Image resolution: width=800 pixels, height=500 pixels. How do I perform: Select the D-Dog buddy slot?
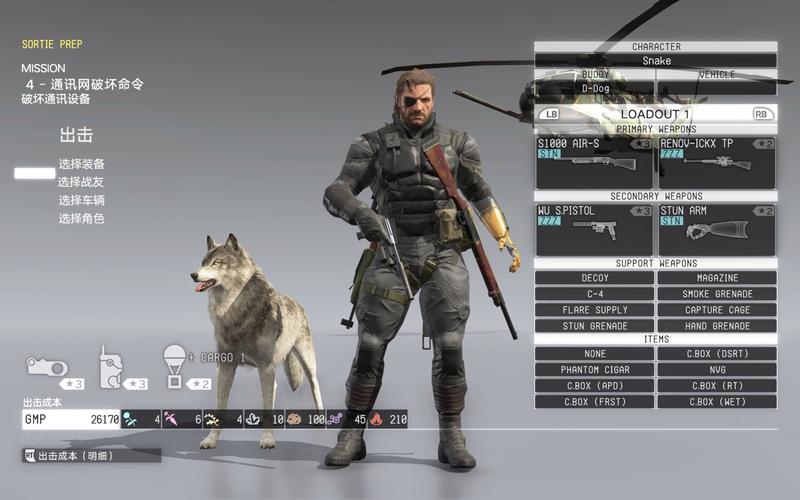pyautogui.click(x=595, y=88)
